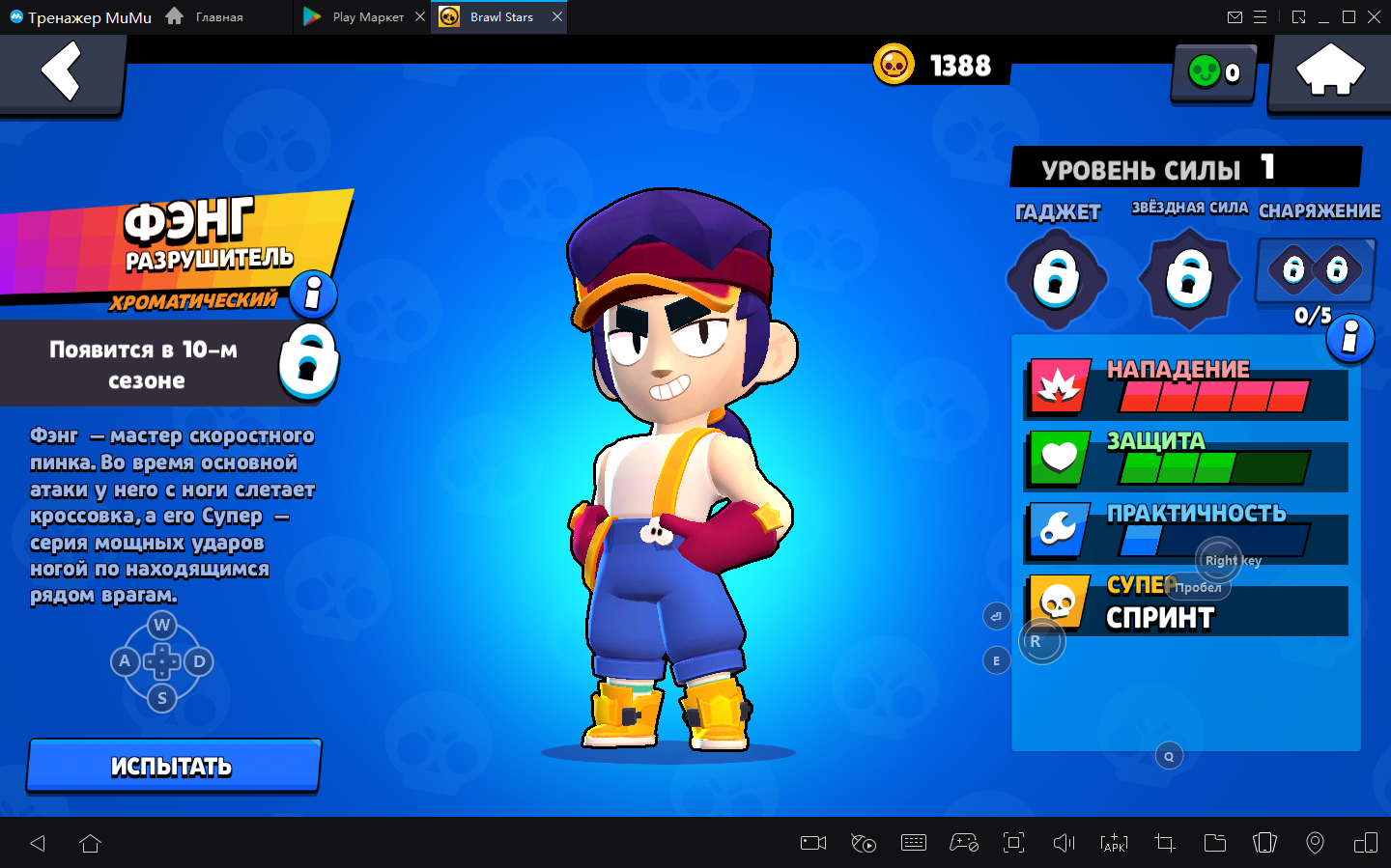The width and height of the screenshot is (1391, 868).
Task: Tap the season 10 unlock padlock
Action: pos(308,362)
